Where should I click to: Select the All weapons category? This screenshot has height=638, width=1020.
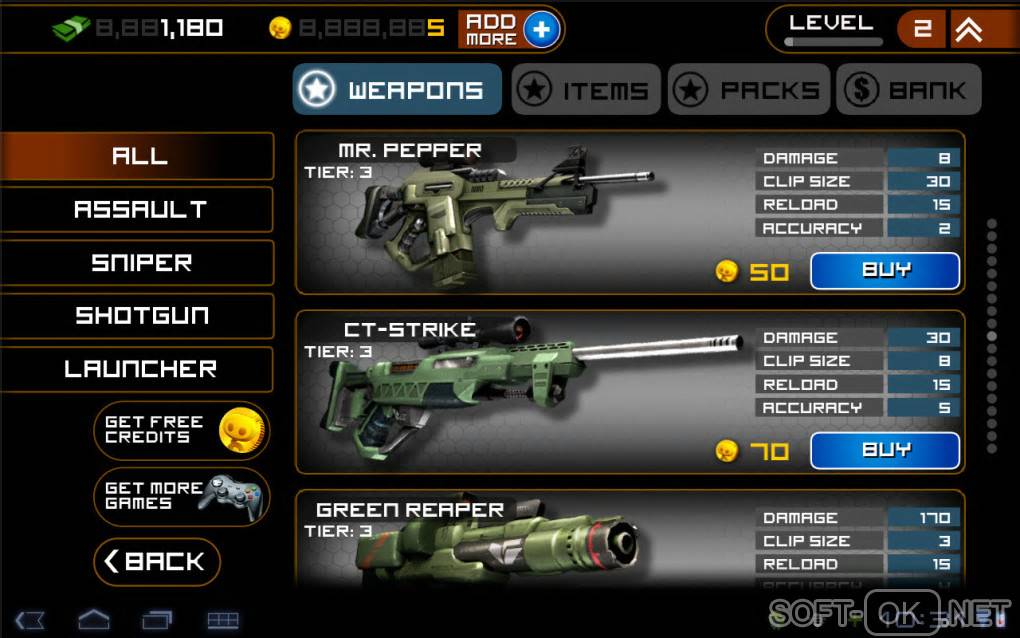138,156
